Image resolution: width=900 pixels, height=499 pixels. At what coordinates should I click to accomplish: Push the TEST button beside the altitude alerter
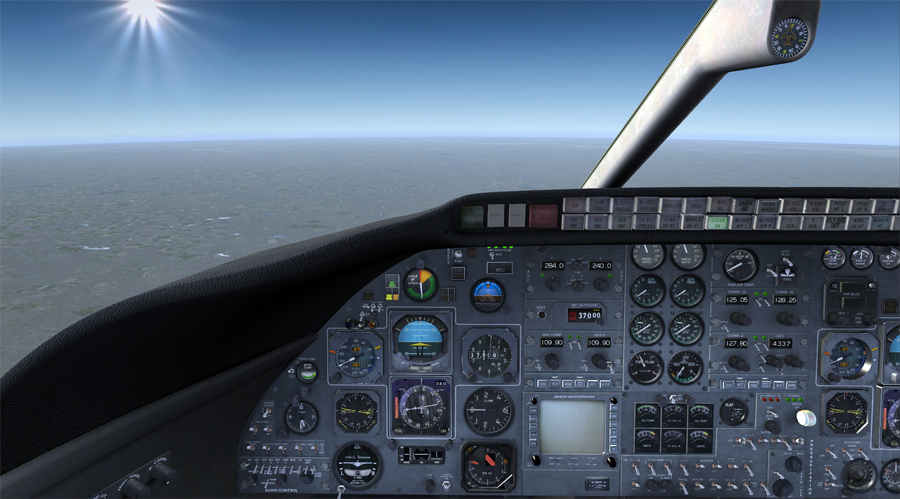[x=540, y=314]
